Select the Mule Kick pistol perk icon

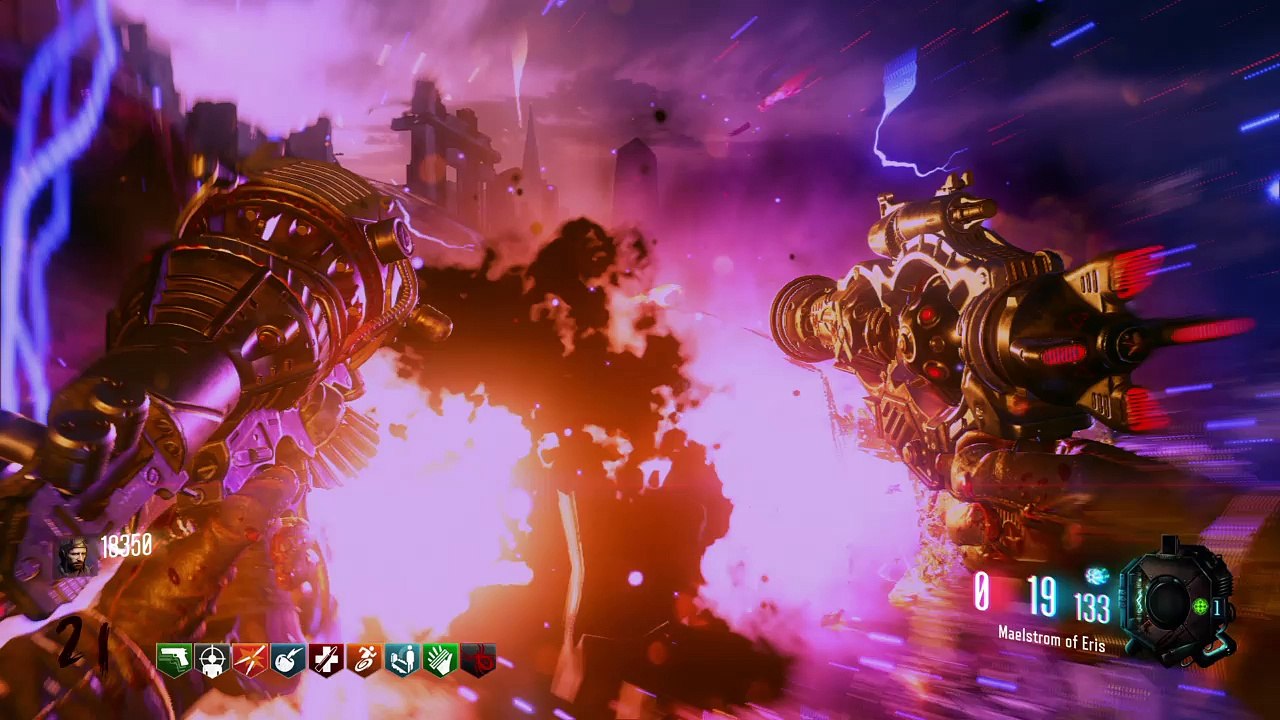click(174, 660)
